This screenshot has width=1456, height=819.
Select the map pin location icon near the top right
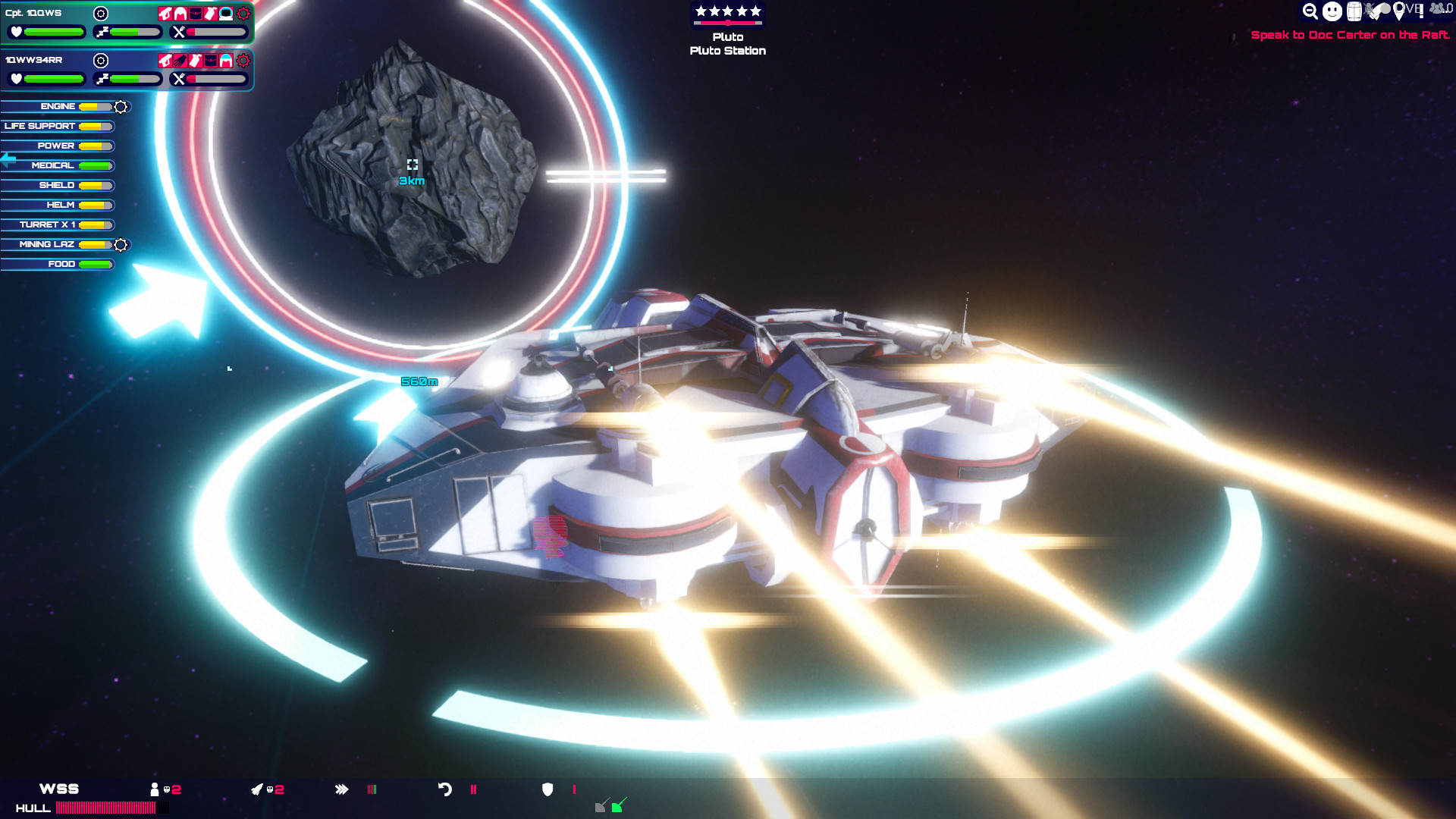(x=1399, y=11)
